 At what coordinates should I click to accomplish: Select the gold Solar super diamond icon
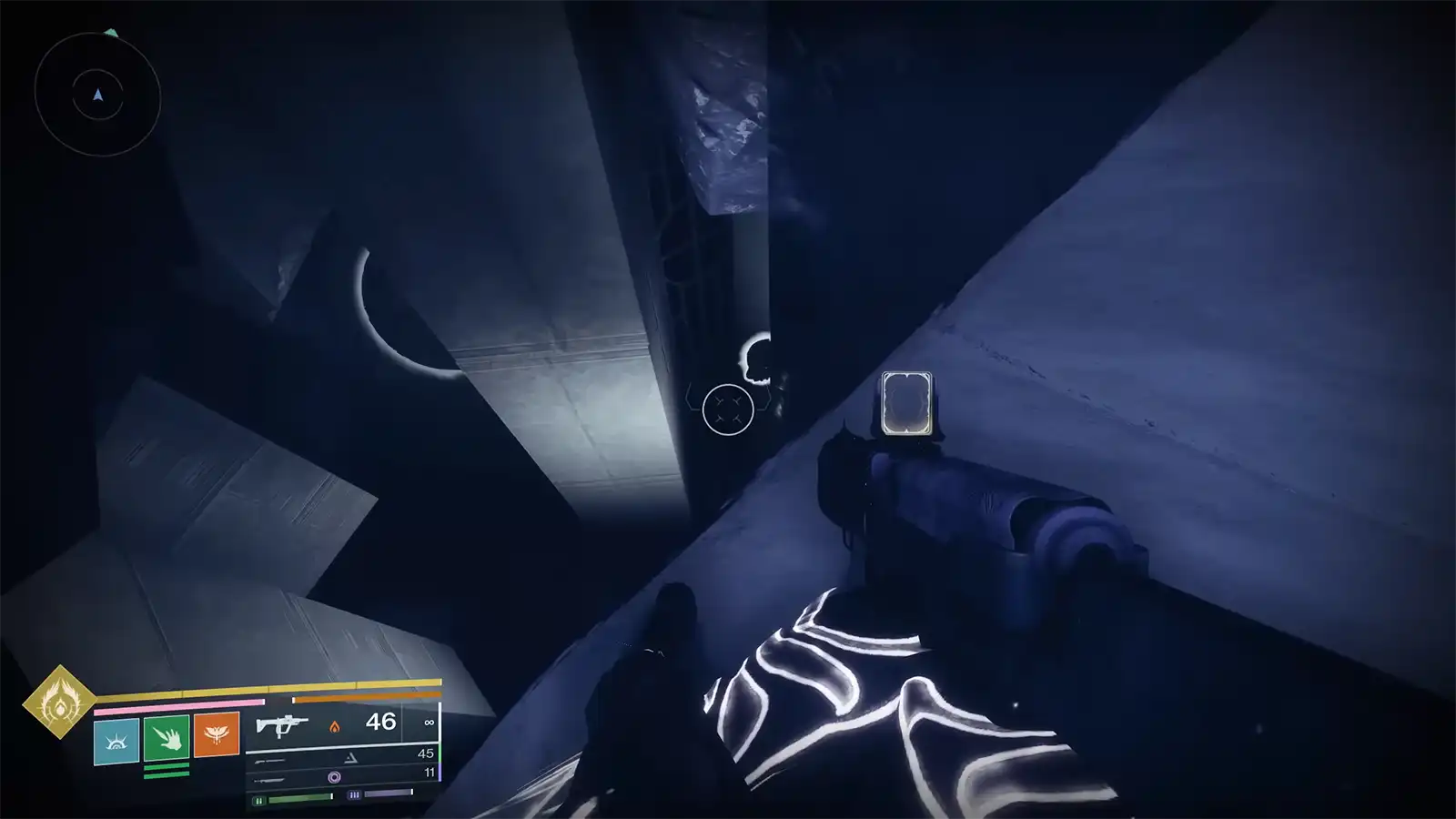(x=57, y=705)
